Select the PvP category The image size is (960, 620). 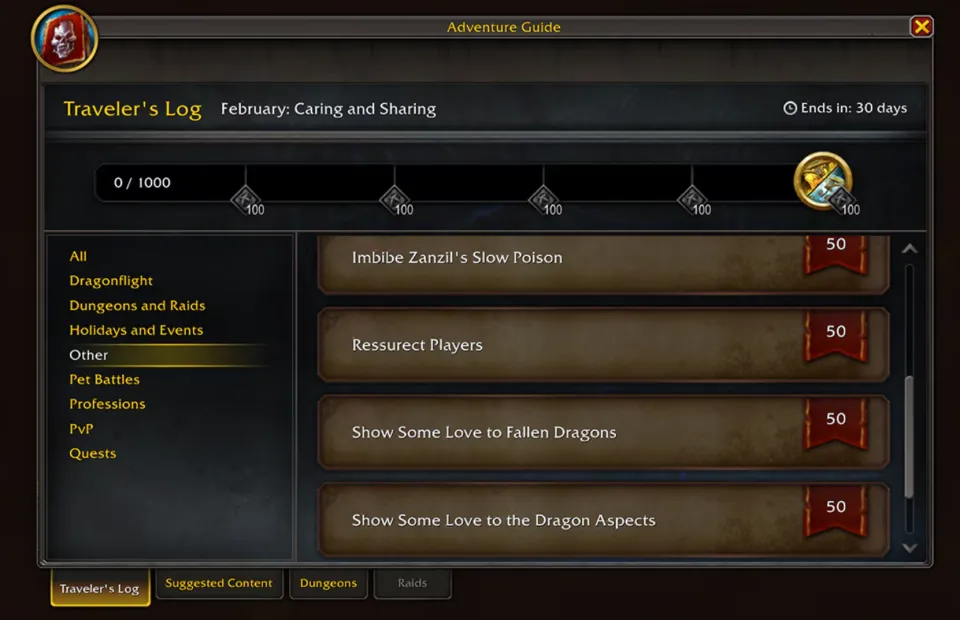point(81,429)
